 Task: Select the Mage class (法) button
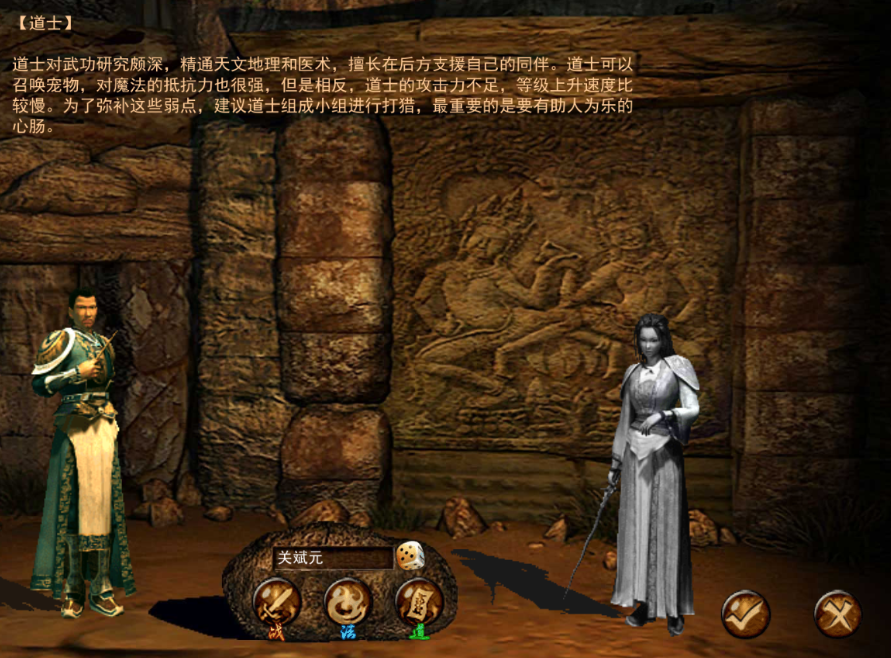click(348, 602)
